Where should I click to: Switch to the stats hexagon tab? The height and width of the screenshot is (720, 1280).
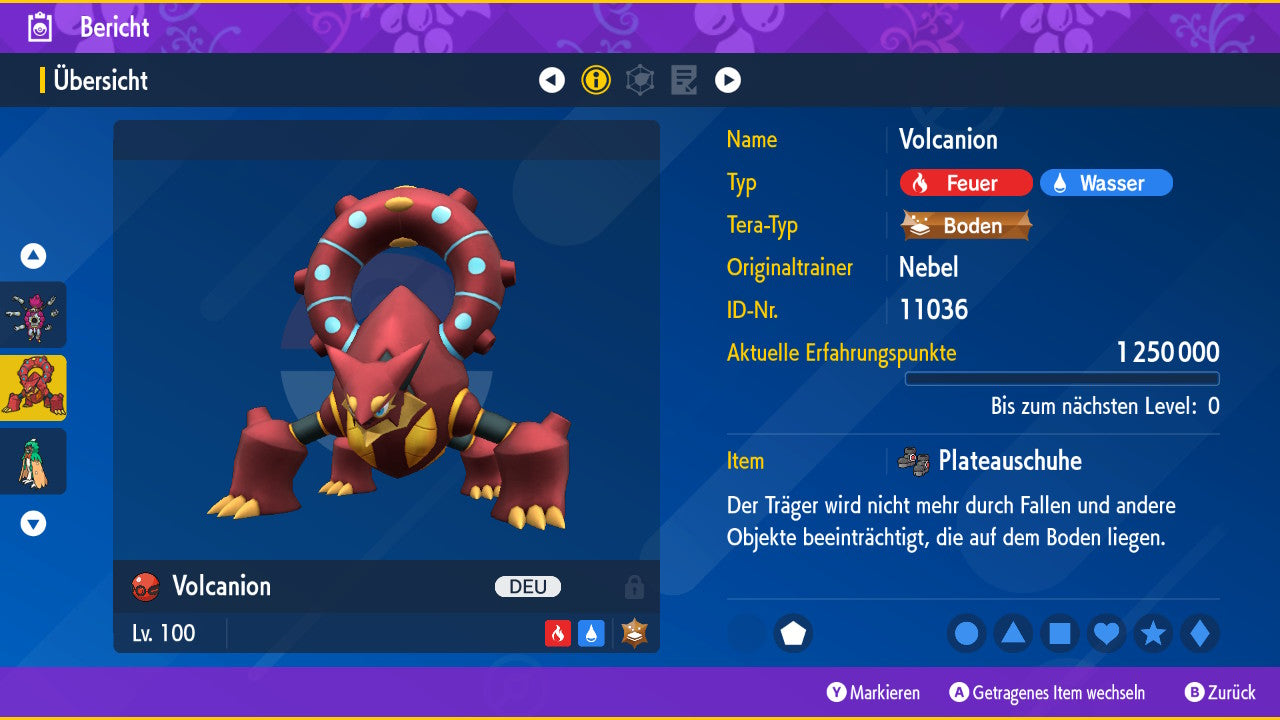click(640, 80)
